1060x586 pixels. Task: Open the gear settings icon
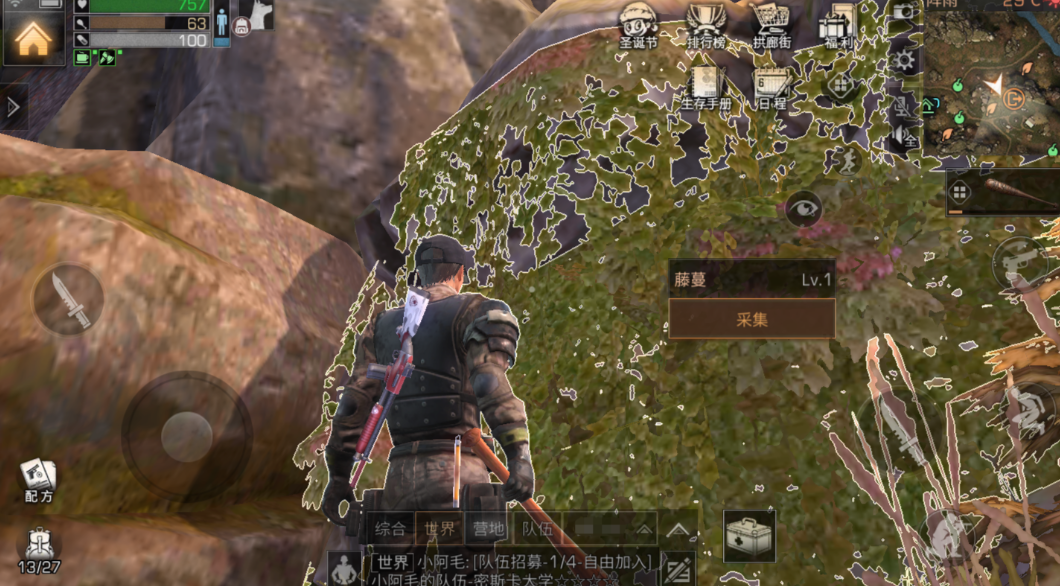coord(904,61)
